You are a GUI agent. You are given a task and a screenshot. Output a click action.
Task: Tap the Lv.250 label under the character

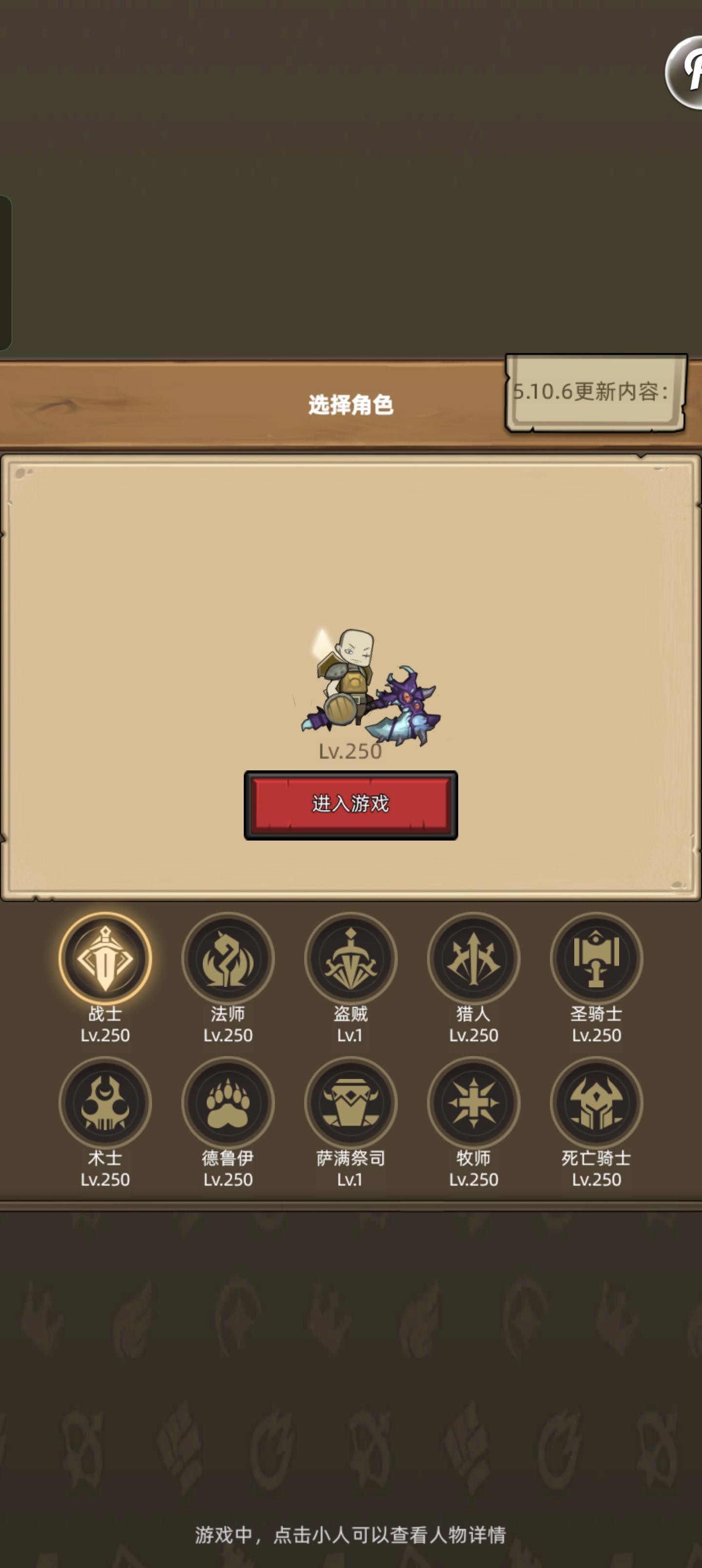(351, 752)
